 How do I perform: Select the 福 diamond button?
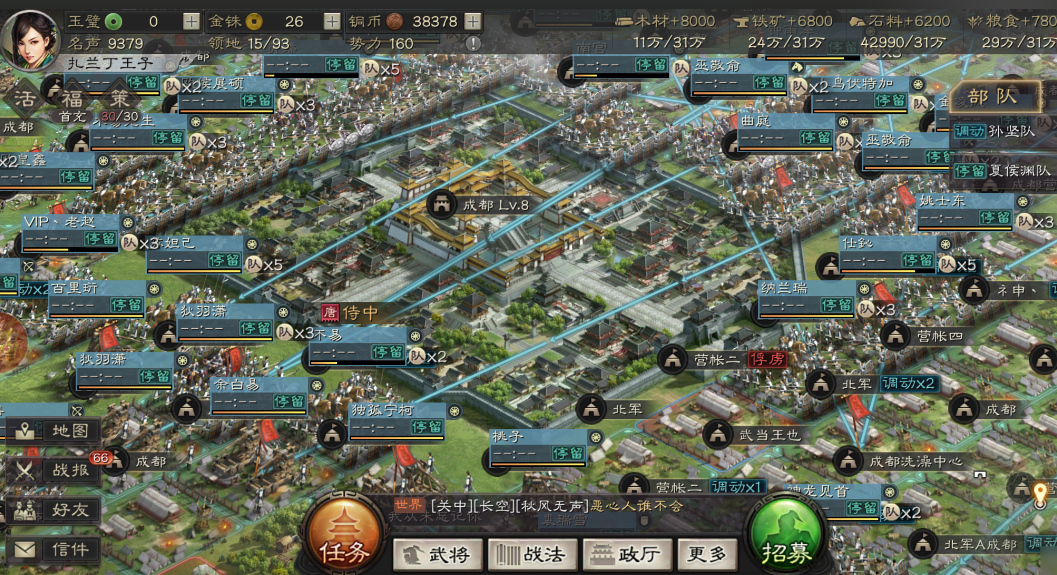pyautogui.click(x=72, y=99)
